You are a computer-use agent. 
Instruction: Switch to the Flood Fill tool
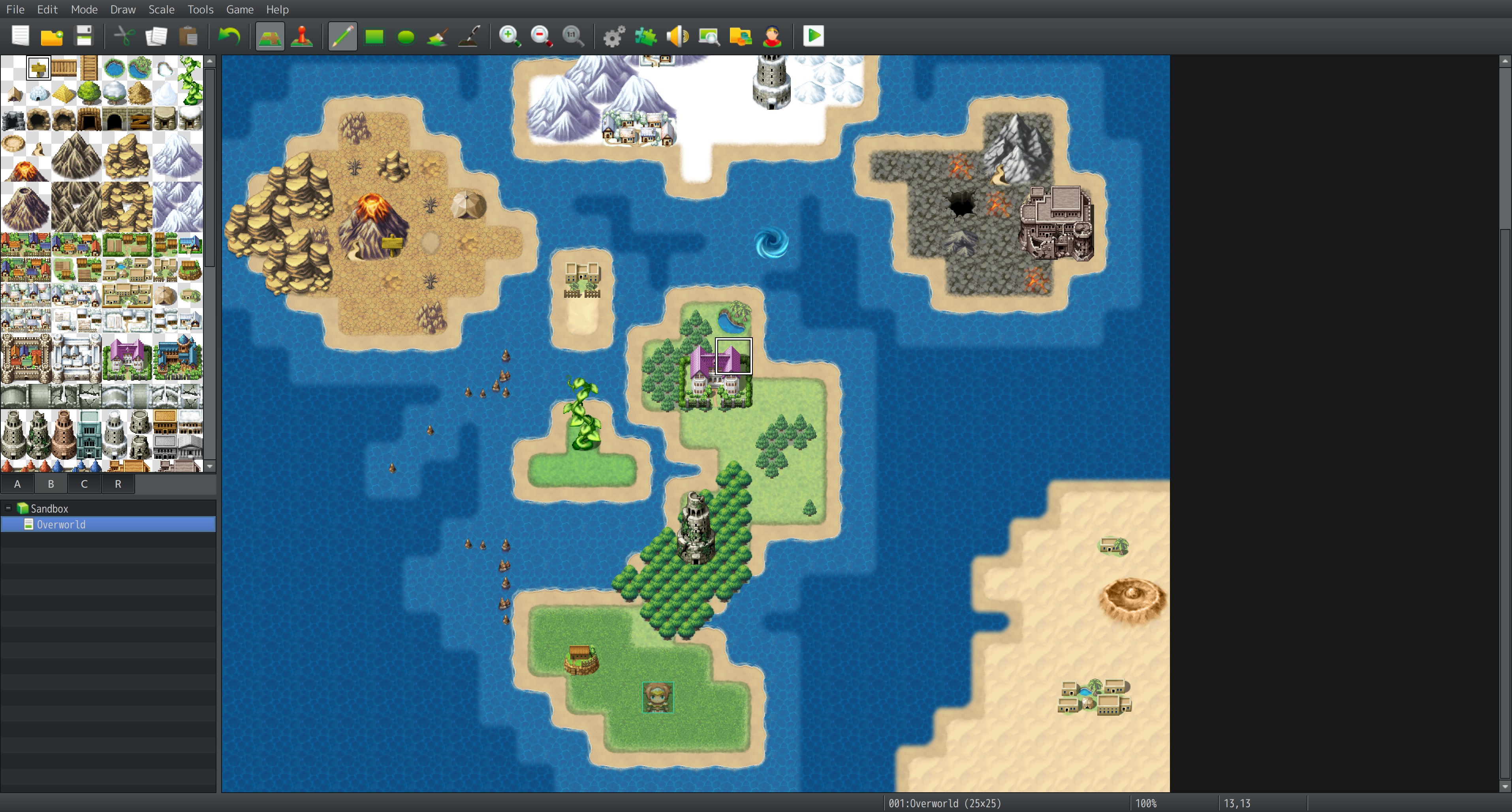[x=437, y=36]
